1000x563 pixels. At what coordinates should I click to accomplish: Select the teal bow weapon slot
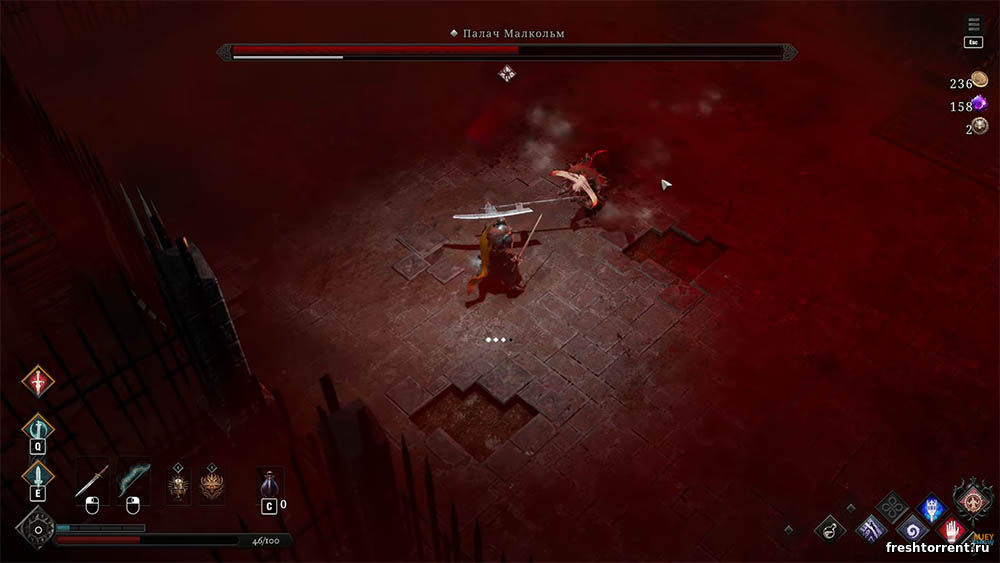133,482
